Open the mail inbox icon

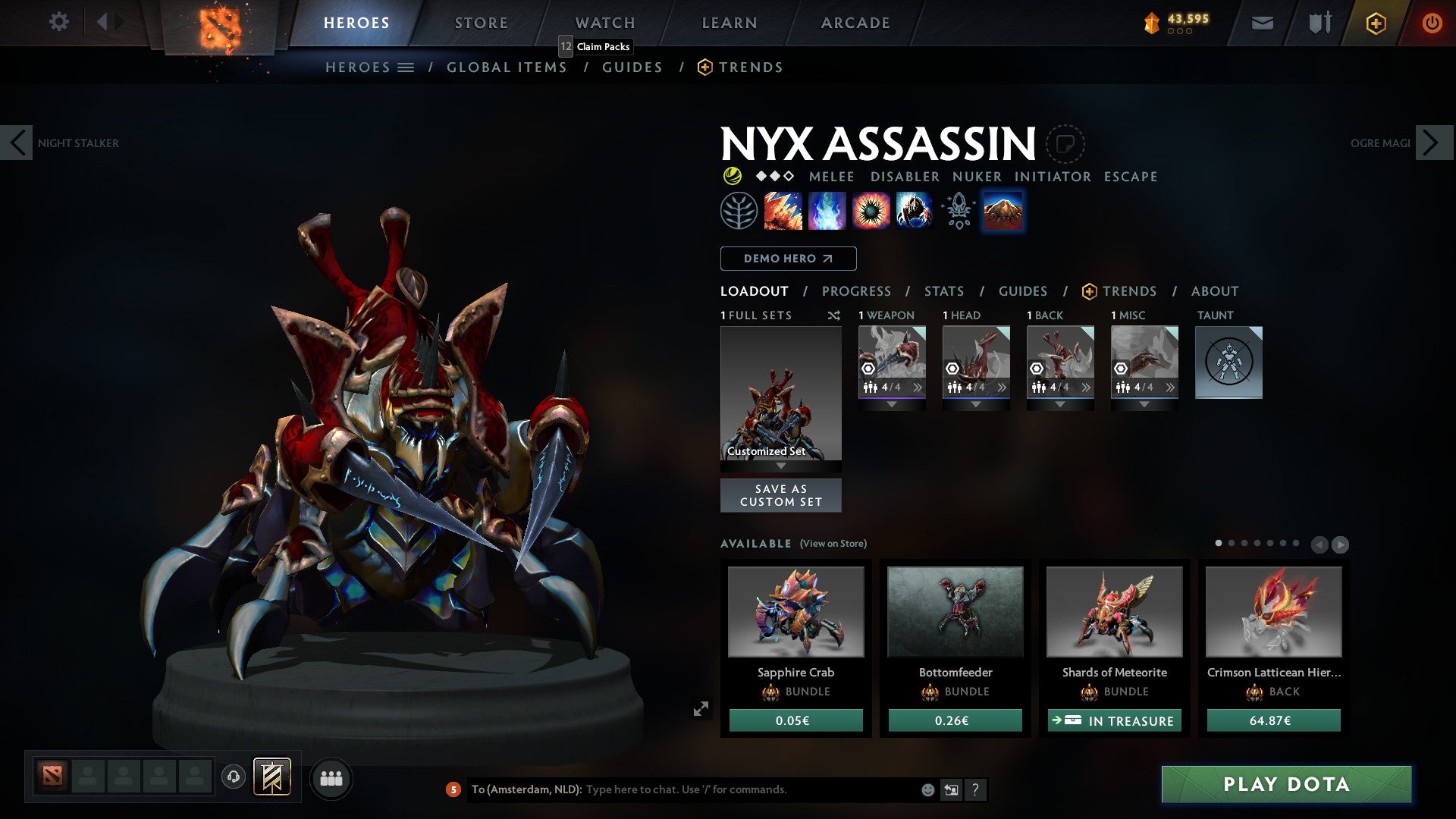[x=1262, y=22]
